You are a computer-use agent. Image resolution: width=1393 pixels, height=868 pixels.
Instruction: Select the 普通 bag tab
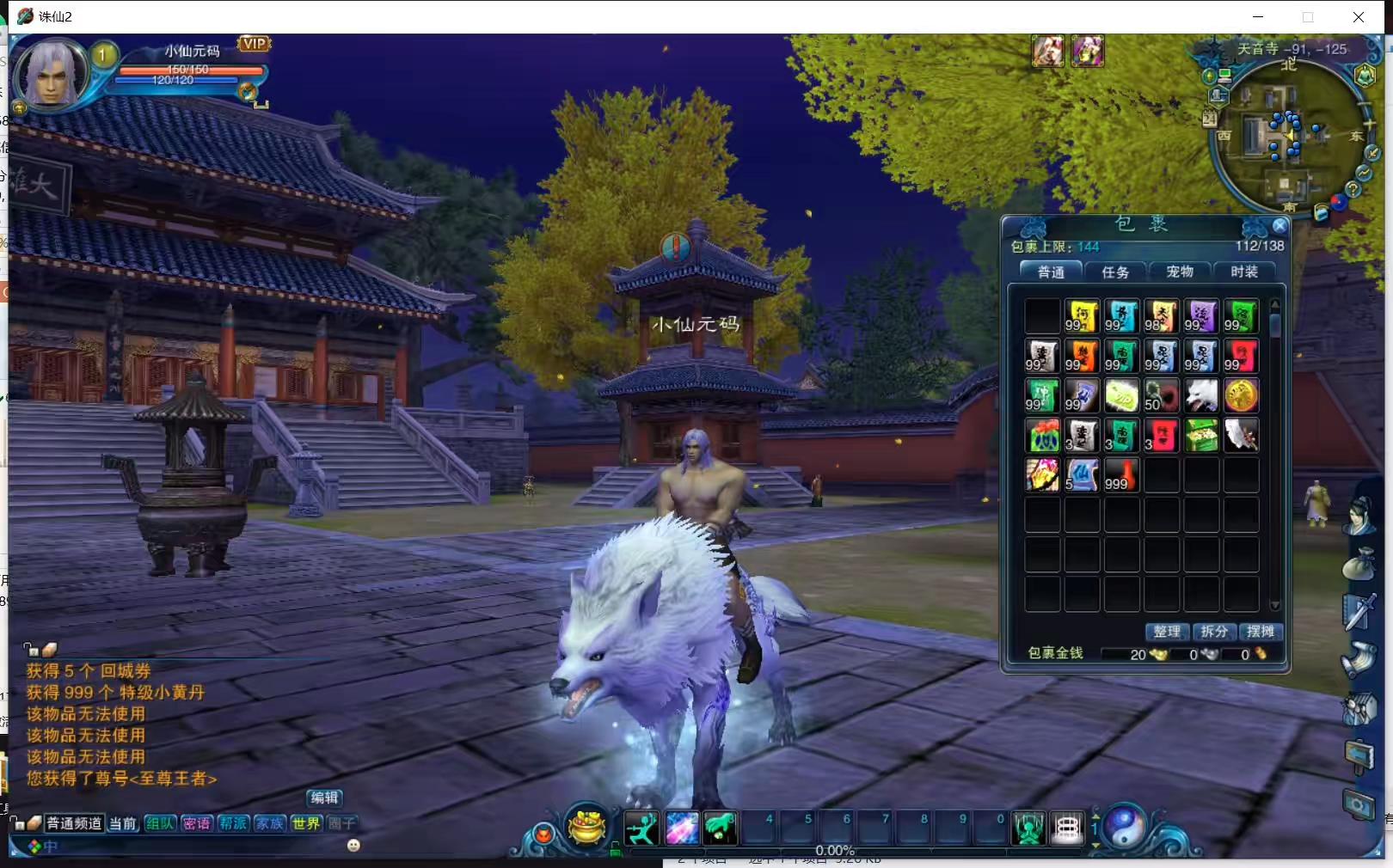1051,272
